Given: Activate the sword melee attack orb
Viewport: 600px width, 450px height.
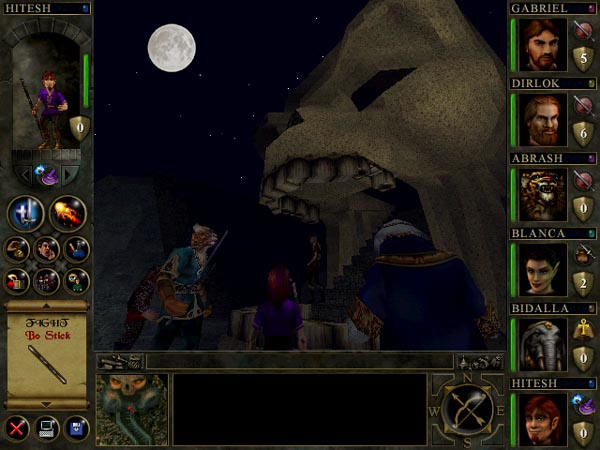Looking at the screenshot, I should tap(26, 213).
